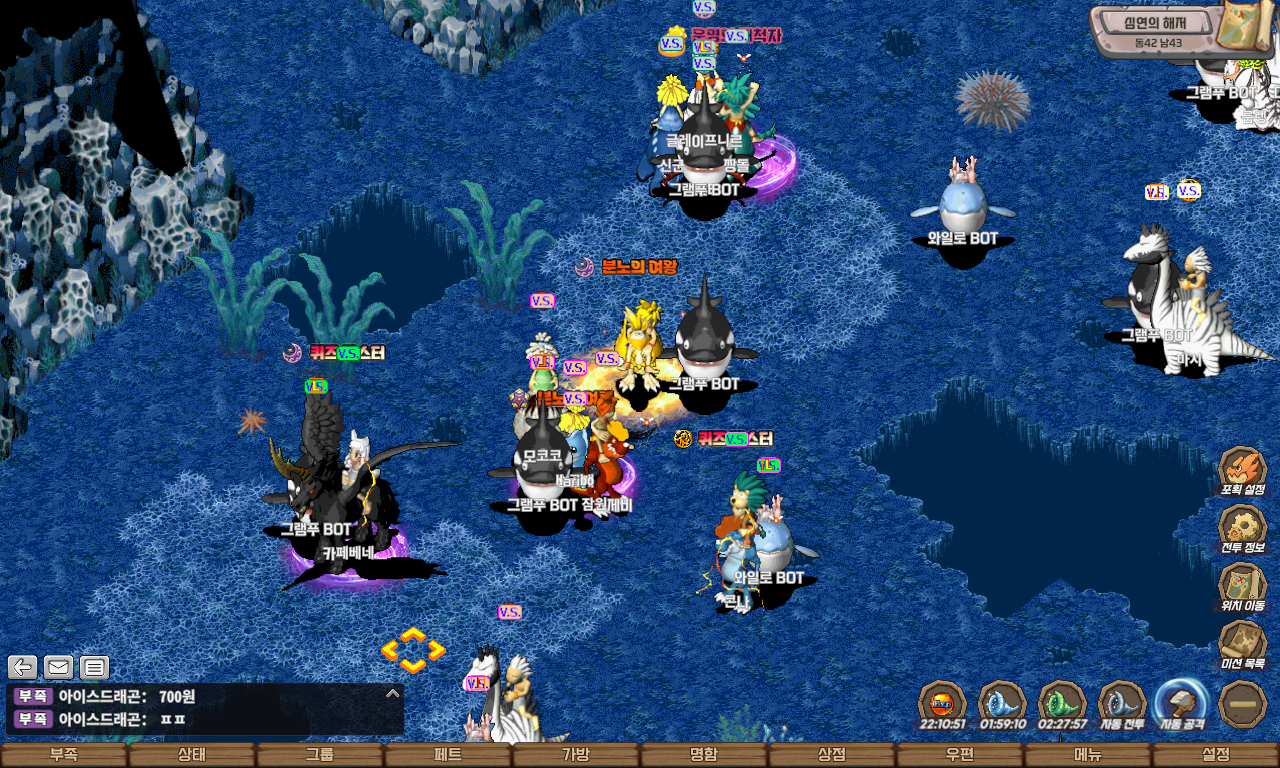Viewport: 1280px width, 768px height.
Task: Expand the chat window with up arrow
Action: (x=393, y=693)
